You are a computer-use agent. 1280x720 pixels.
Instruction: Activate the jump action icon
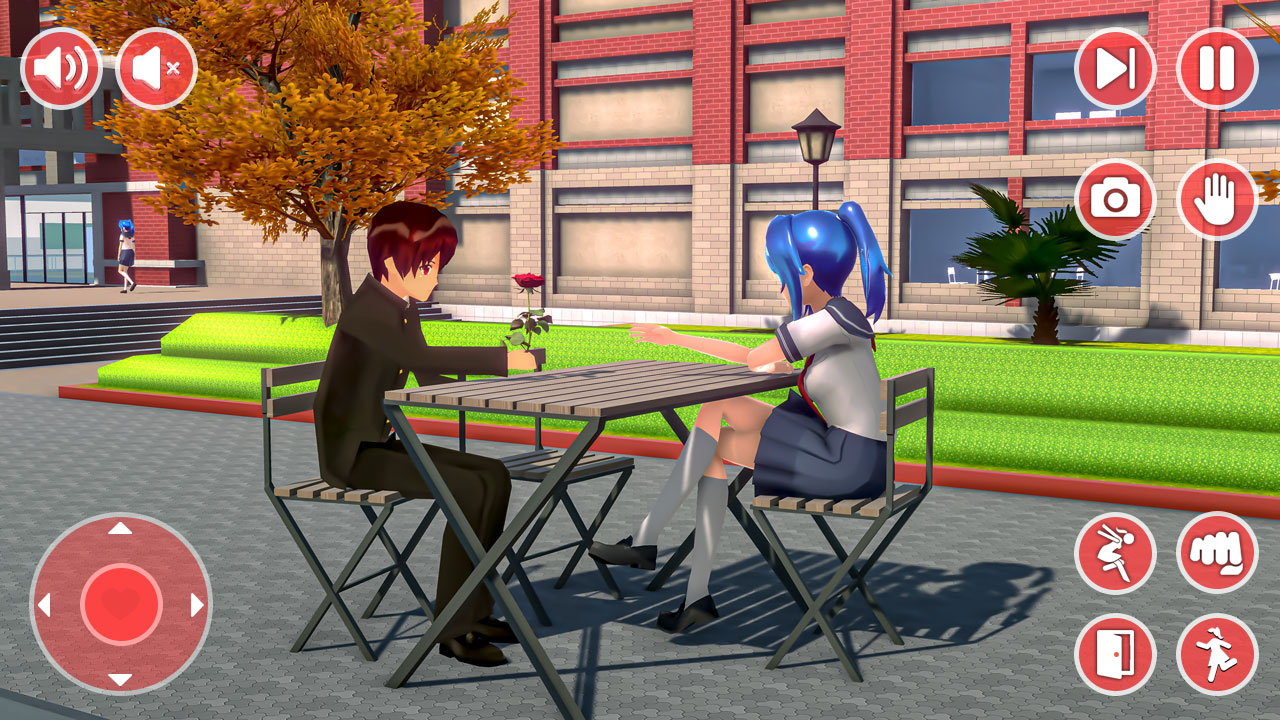pos(1117,553)
